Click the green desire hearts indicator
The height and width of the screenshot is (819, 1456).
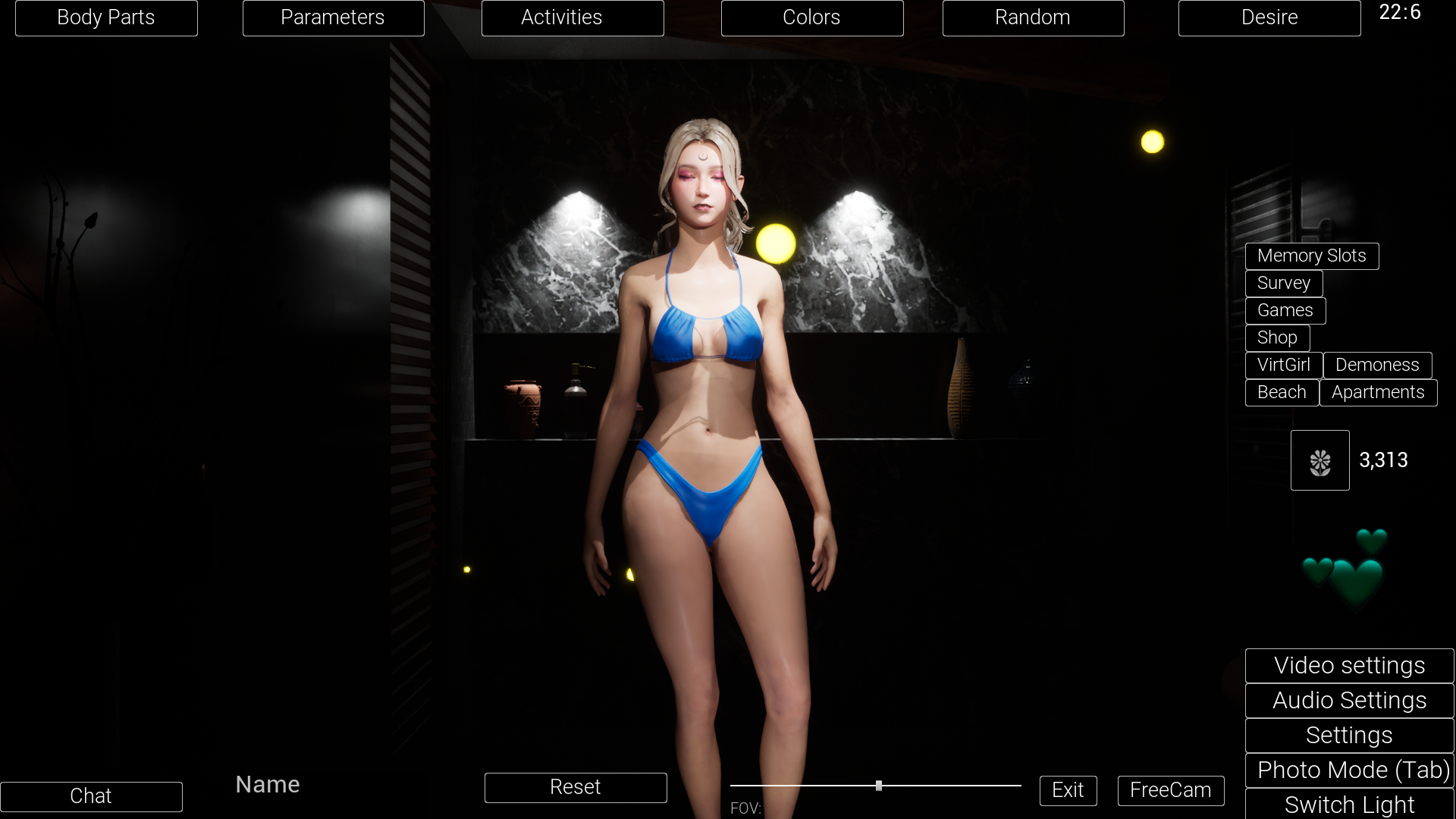(1348, 569)
